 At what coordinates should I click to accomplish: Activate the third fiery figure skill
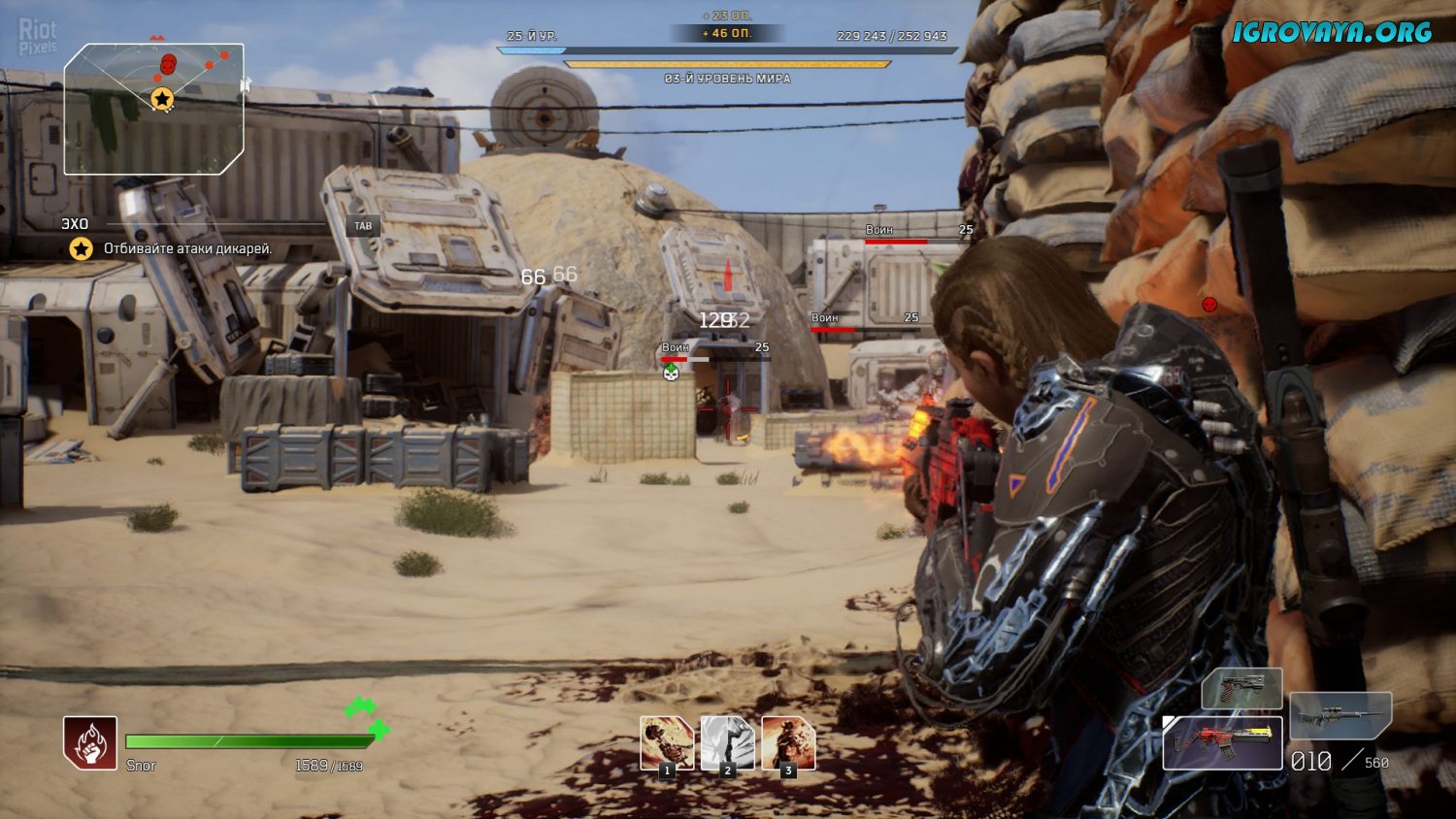point(788,743)
